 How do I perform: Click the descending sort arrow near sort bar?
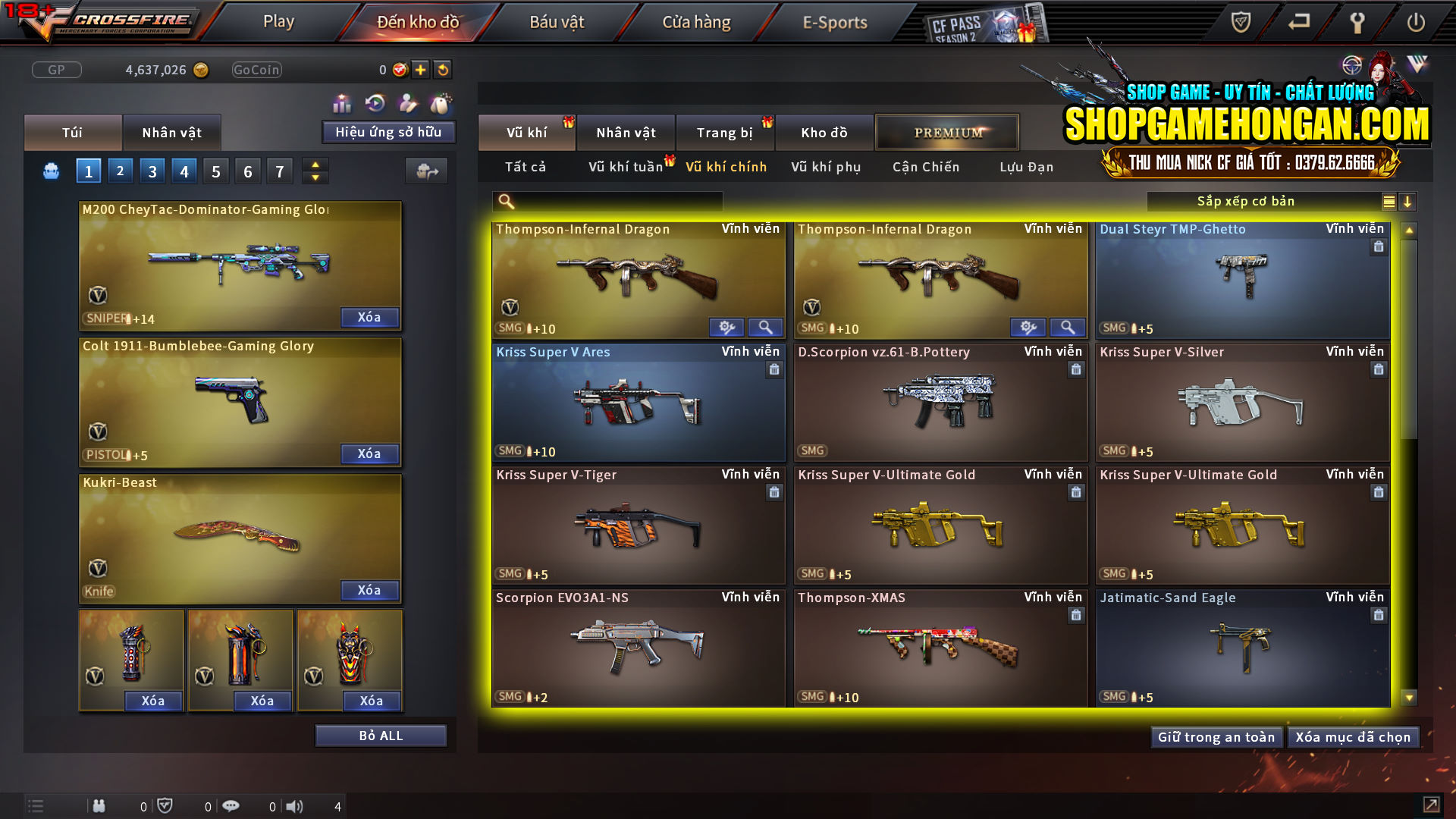click(x=1408, y=201)
